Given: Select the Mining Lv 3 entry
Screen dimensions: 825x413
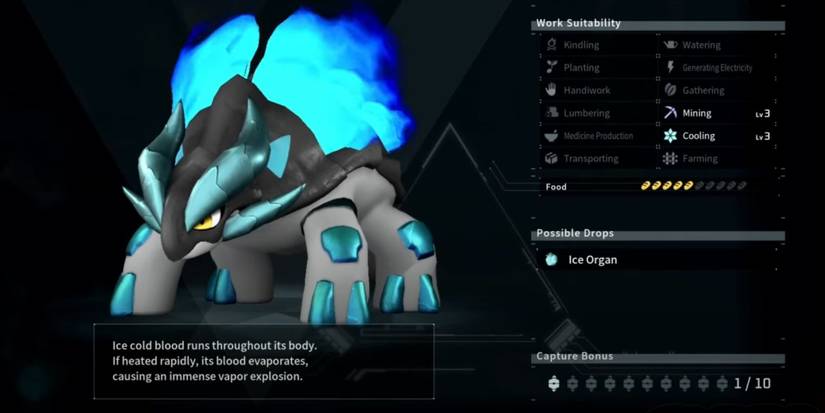Looking at the screenshot, I should pos(716,113).
